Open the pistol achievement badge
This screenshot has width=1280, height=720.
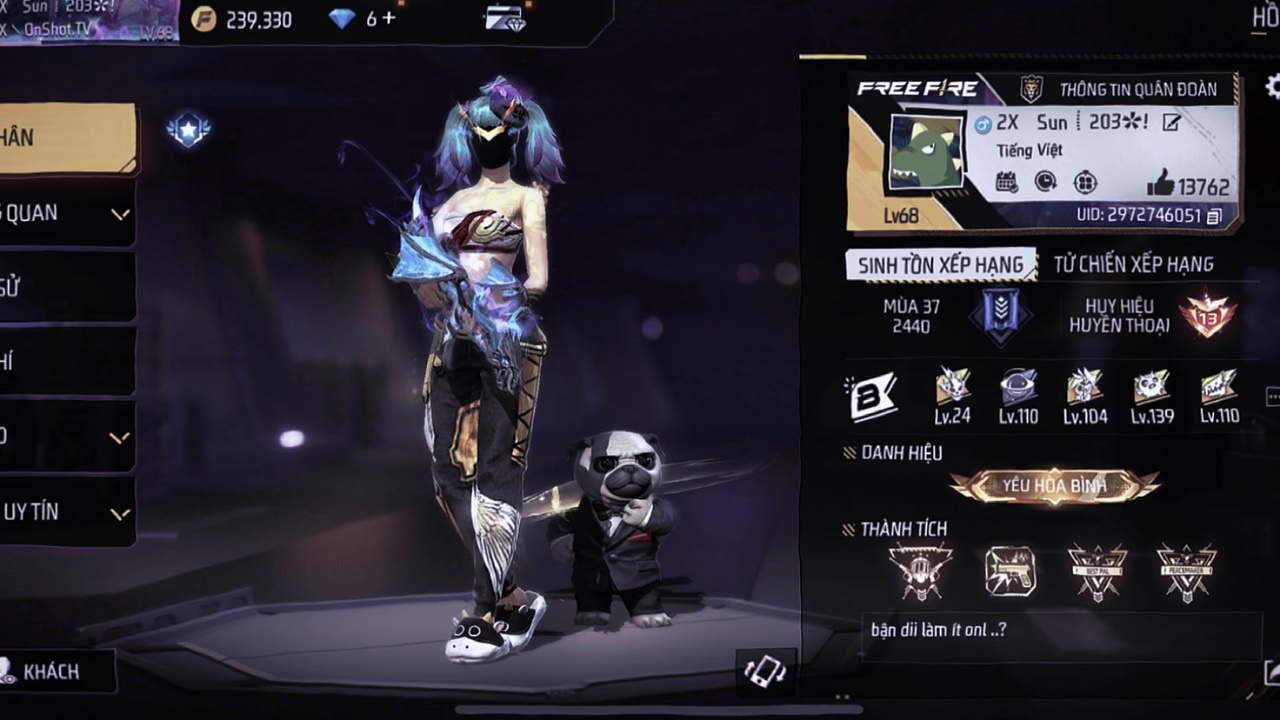1009,572
